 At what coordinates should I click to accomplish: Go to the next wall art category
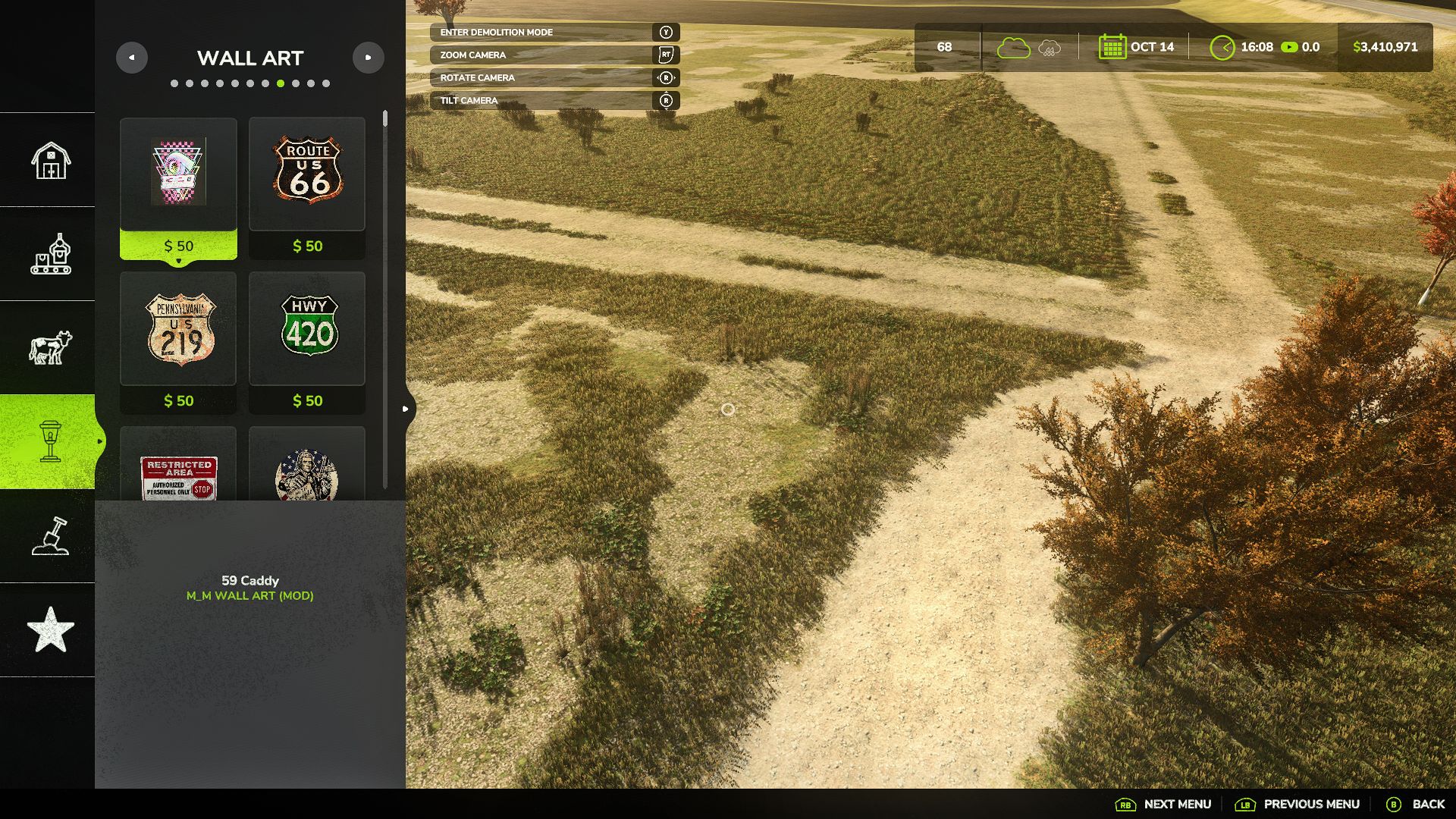pos(369,58)
